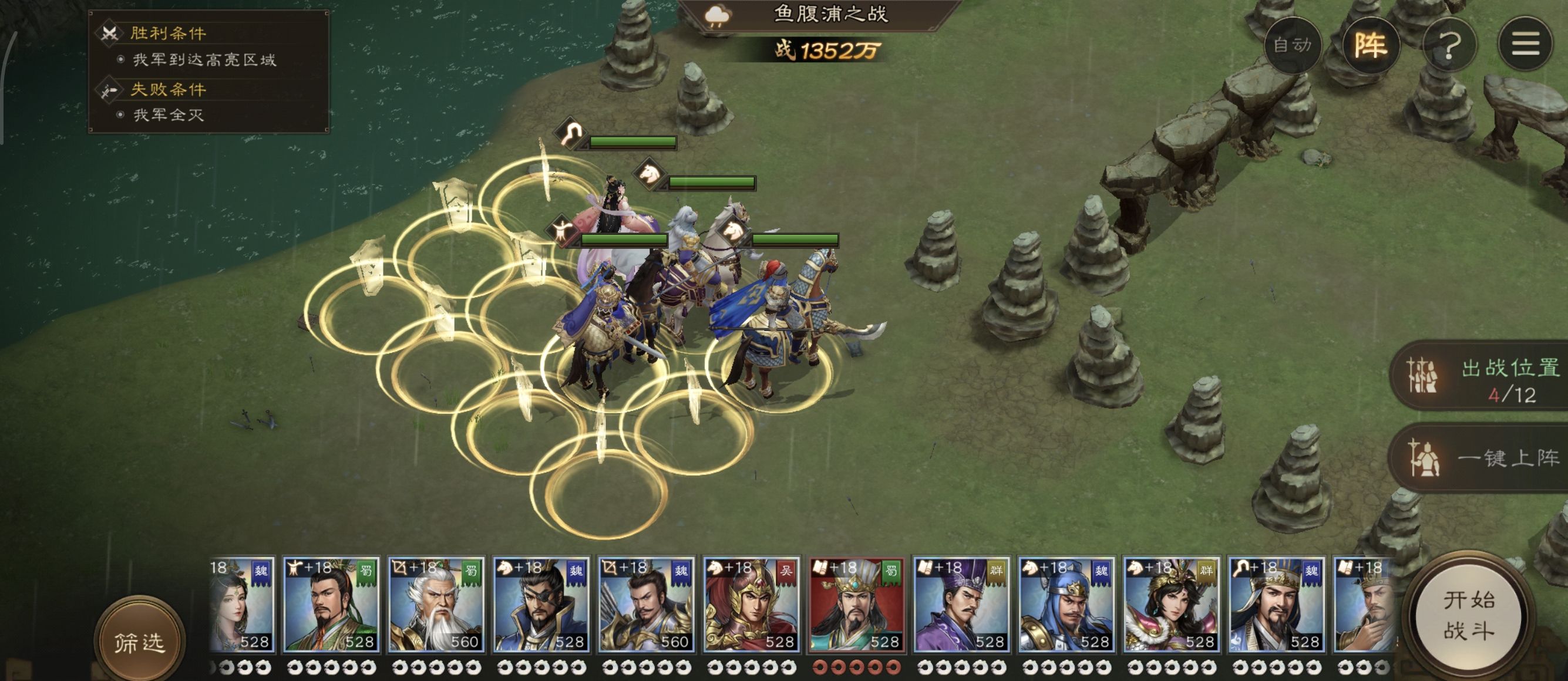
Task: Pick the feathered-headdress female 群 hero card
Action: coord(1171,604)
